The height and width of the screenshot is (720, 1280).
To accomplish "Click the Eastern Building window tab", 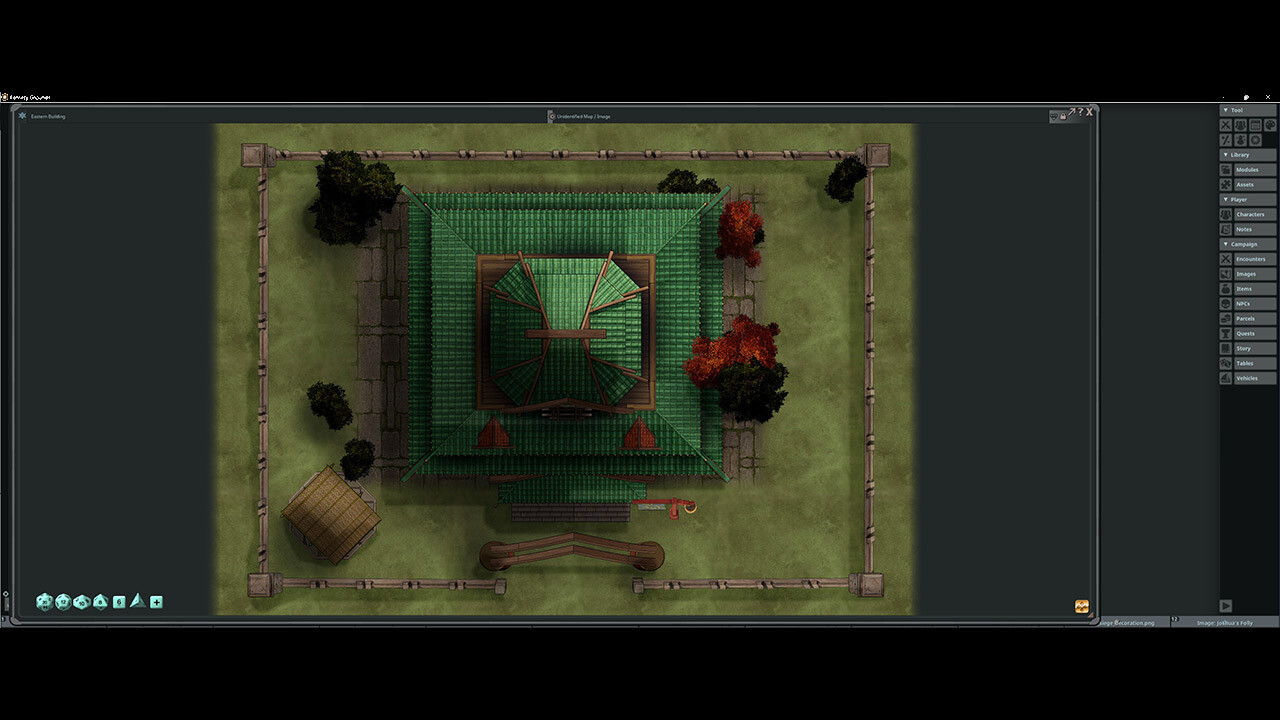I will pyautogui.click(x=47, y=115).
